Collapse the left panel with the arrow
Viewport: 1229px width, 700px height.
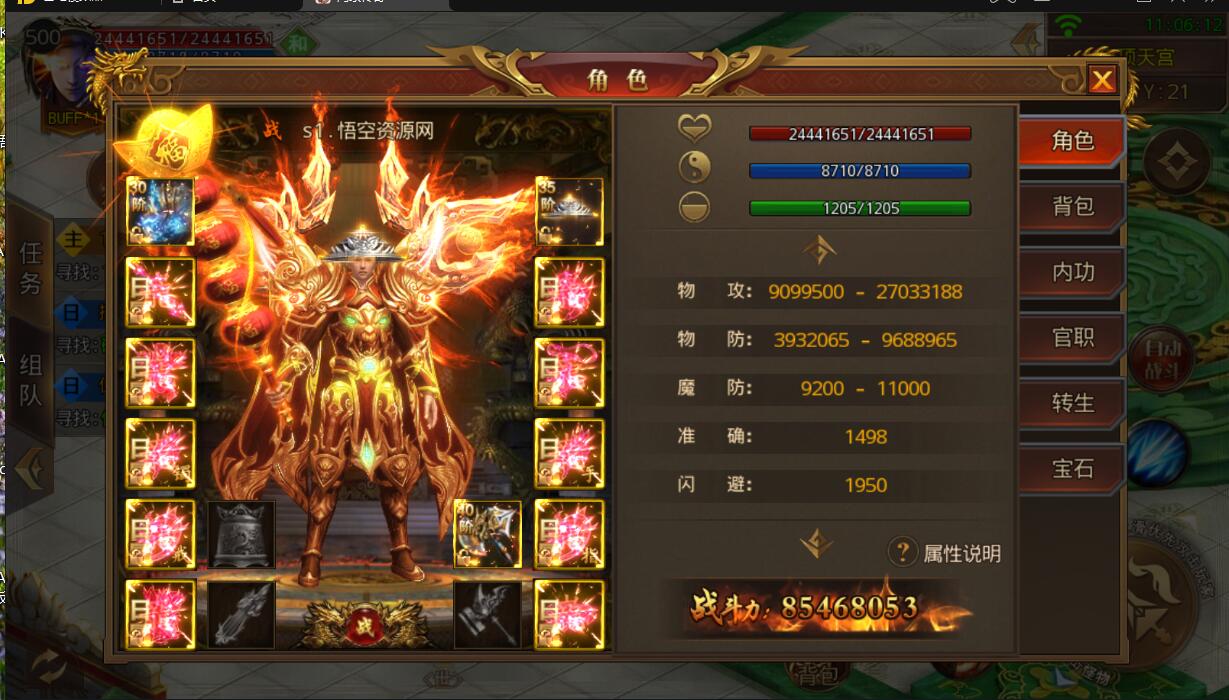coord(30,468)
